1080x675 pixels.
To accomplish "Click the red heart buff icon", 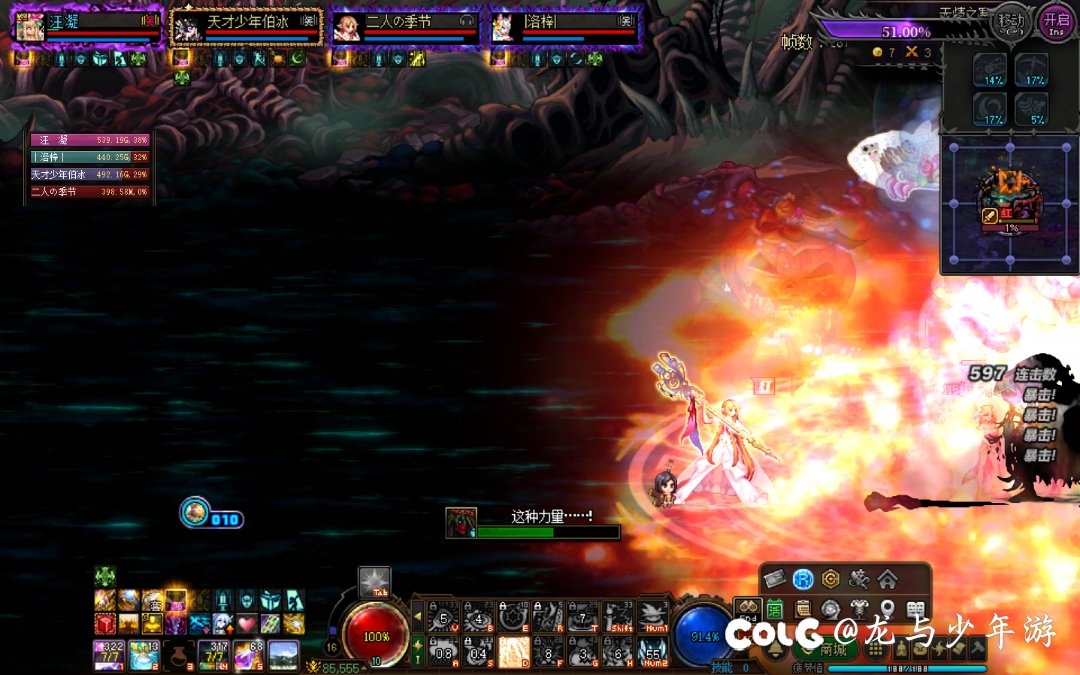I will (x=246, y=624).
